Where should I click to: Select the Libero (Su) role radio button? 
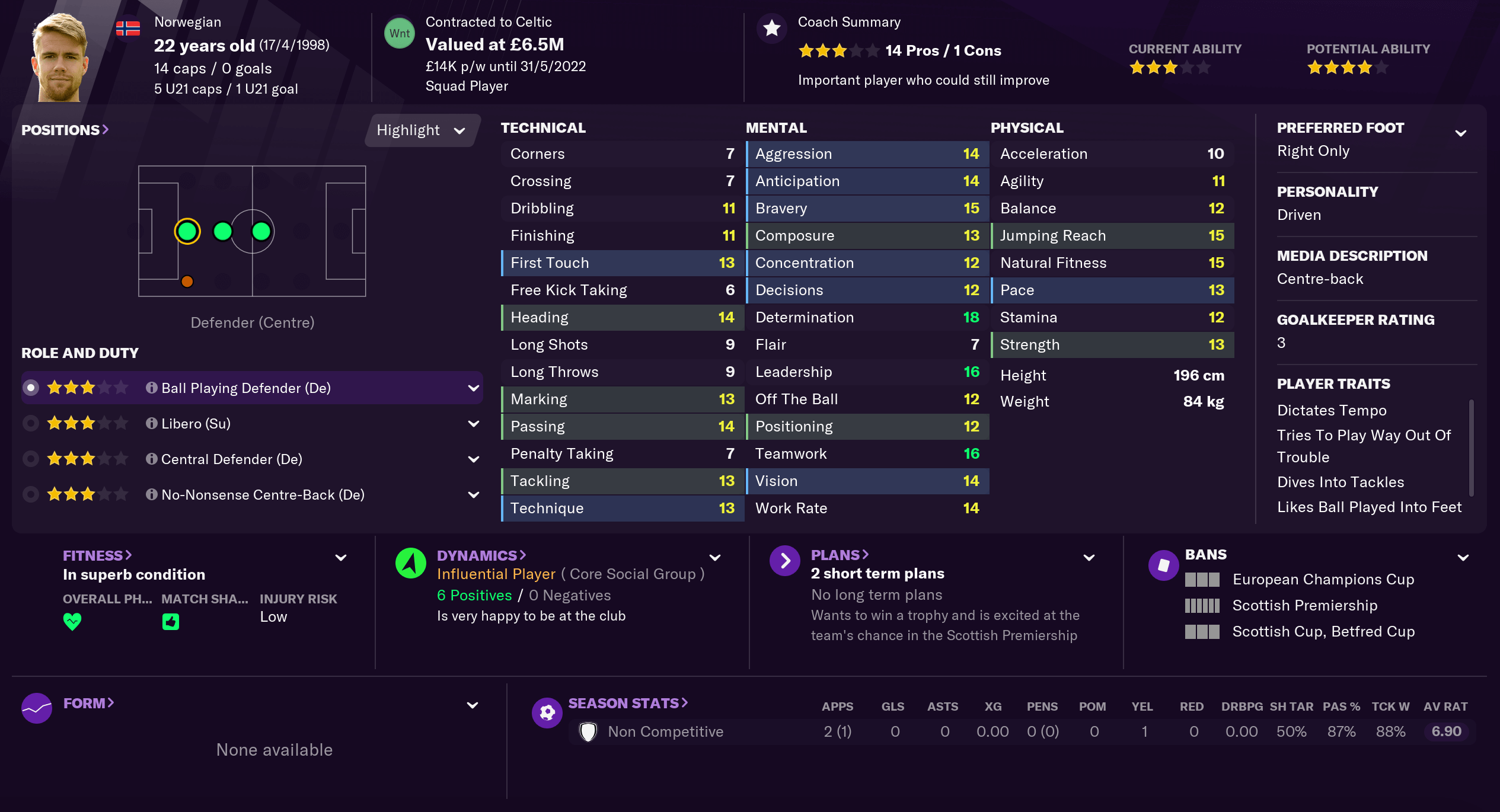(31, 423)
